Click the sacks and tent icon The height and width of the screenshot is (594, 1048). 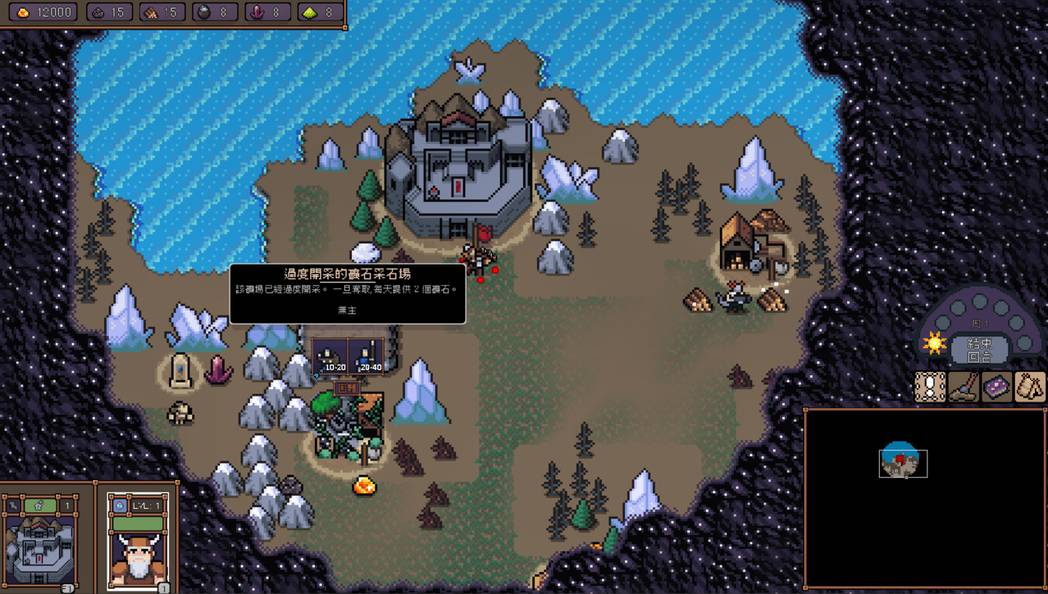(1030, 387)
